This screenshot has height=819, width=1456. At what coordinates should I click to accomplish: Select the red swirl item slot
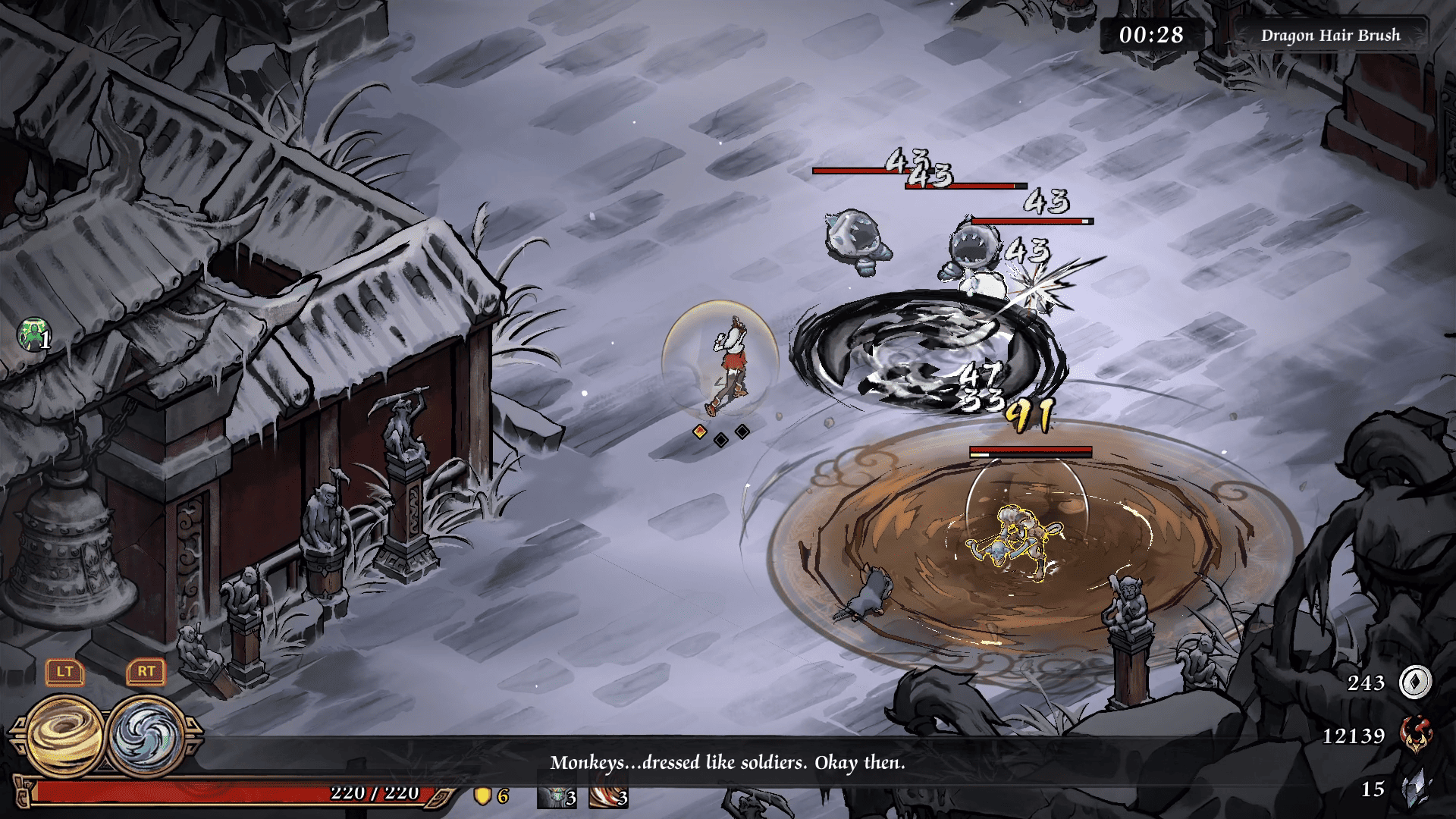pyautogui.click(x=608, y=796)
